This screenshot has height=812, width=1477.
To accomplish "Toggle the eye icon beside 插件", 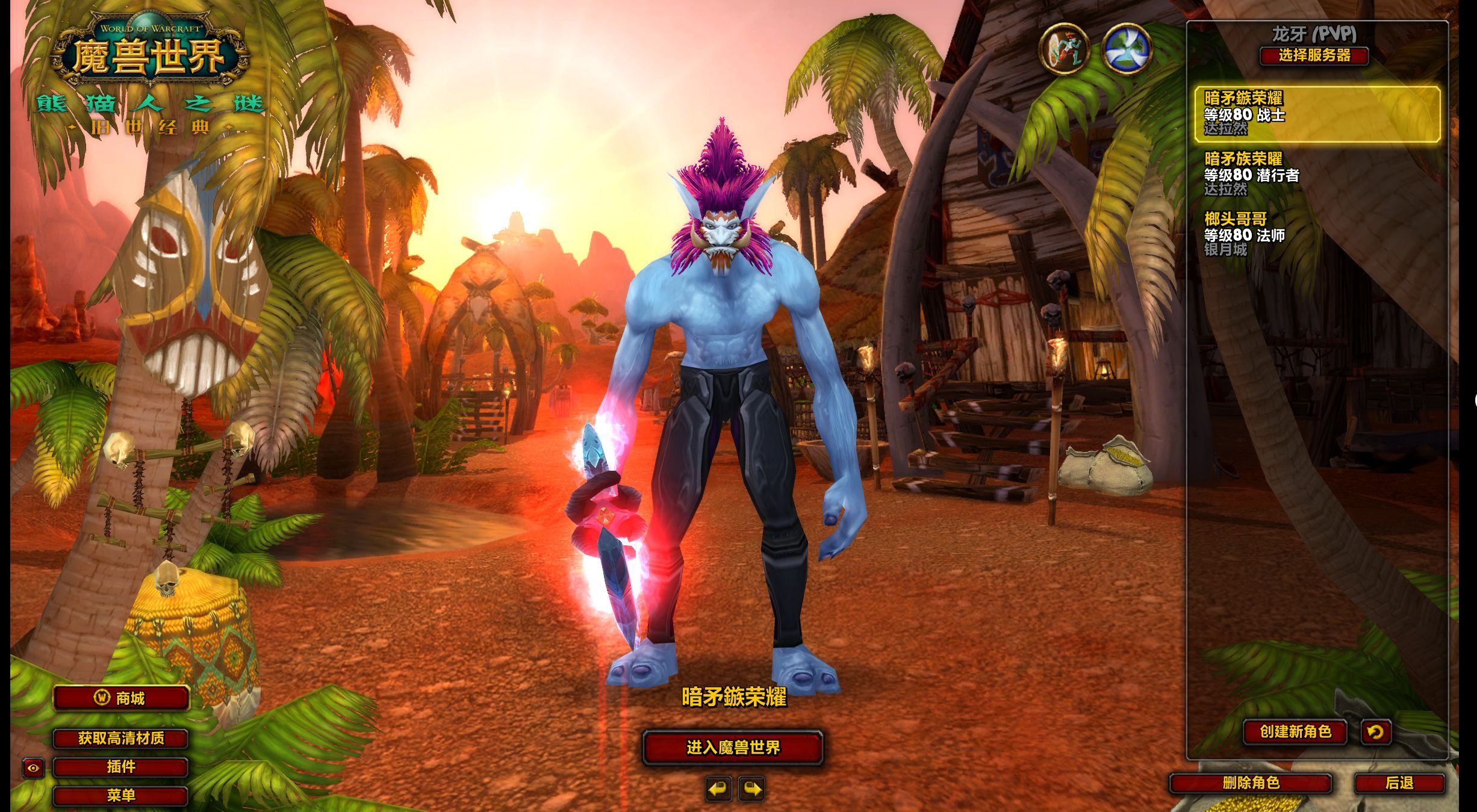I will click(33, 768).
